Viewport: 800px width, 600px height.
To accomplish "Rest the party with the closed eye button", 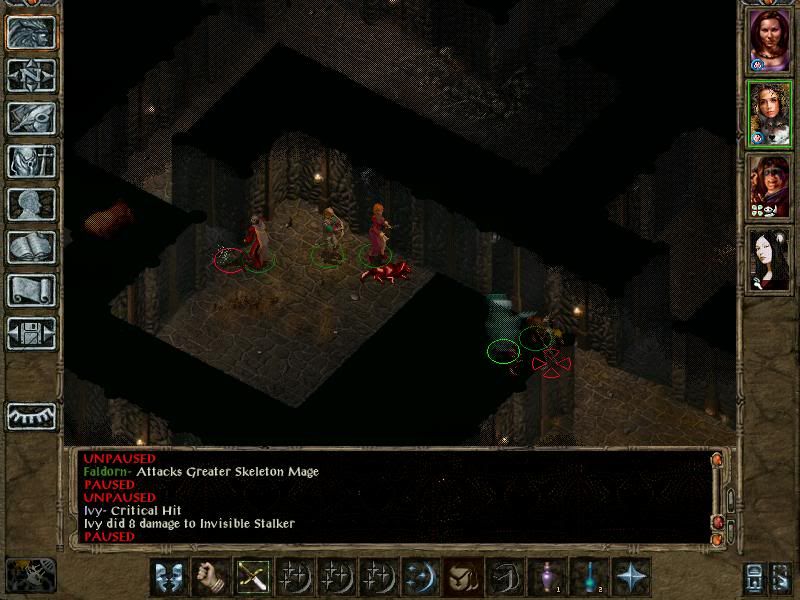I will 31,415.
